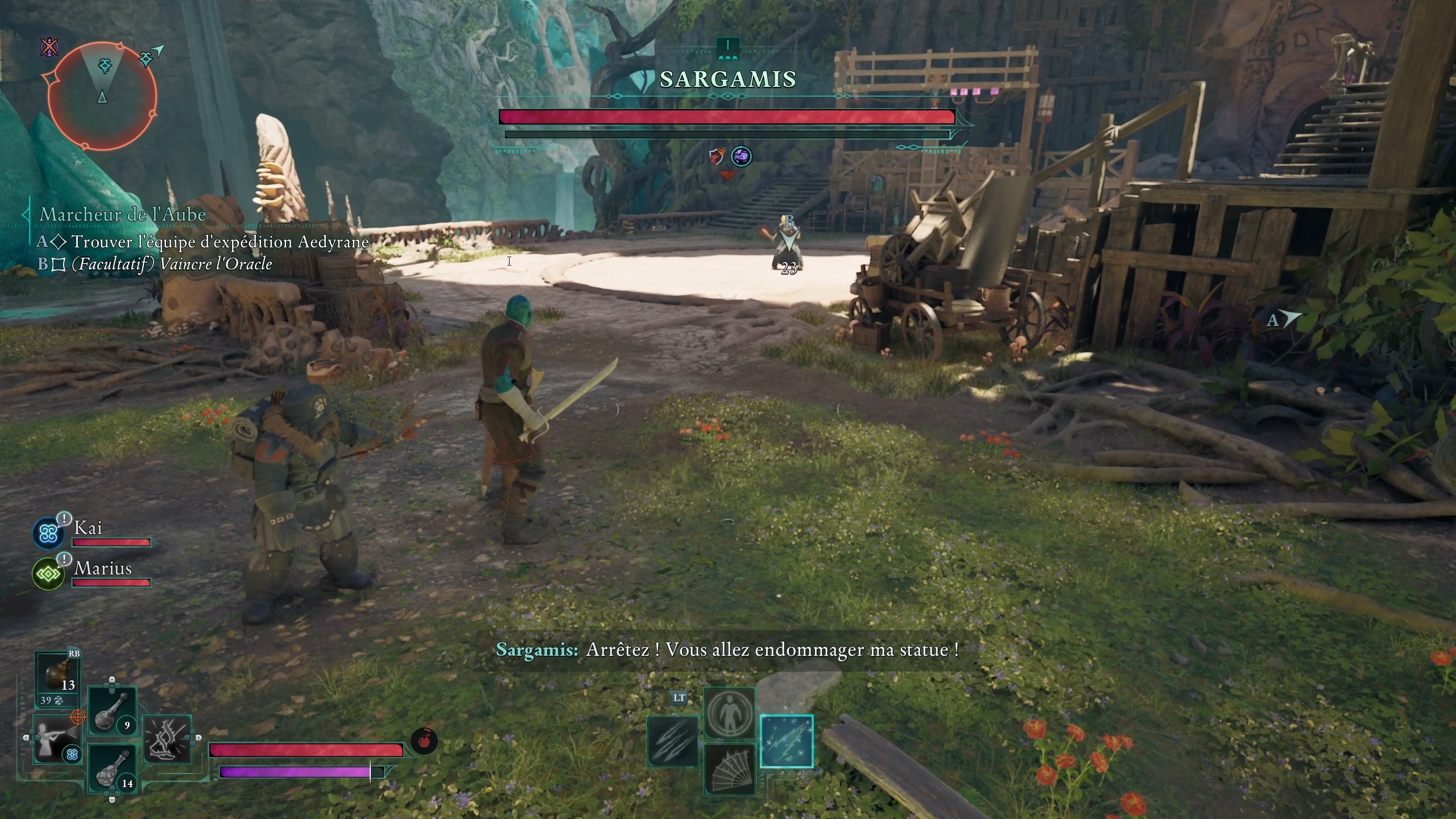This screenshot has width=1456, height=819.
Task: Activate the flaming fan ability
Action: click(730, 769)
